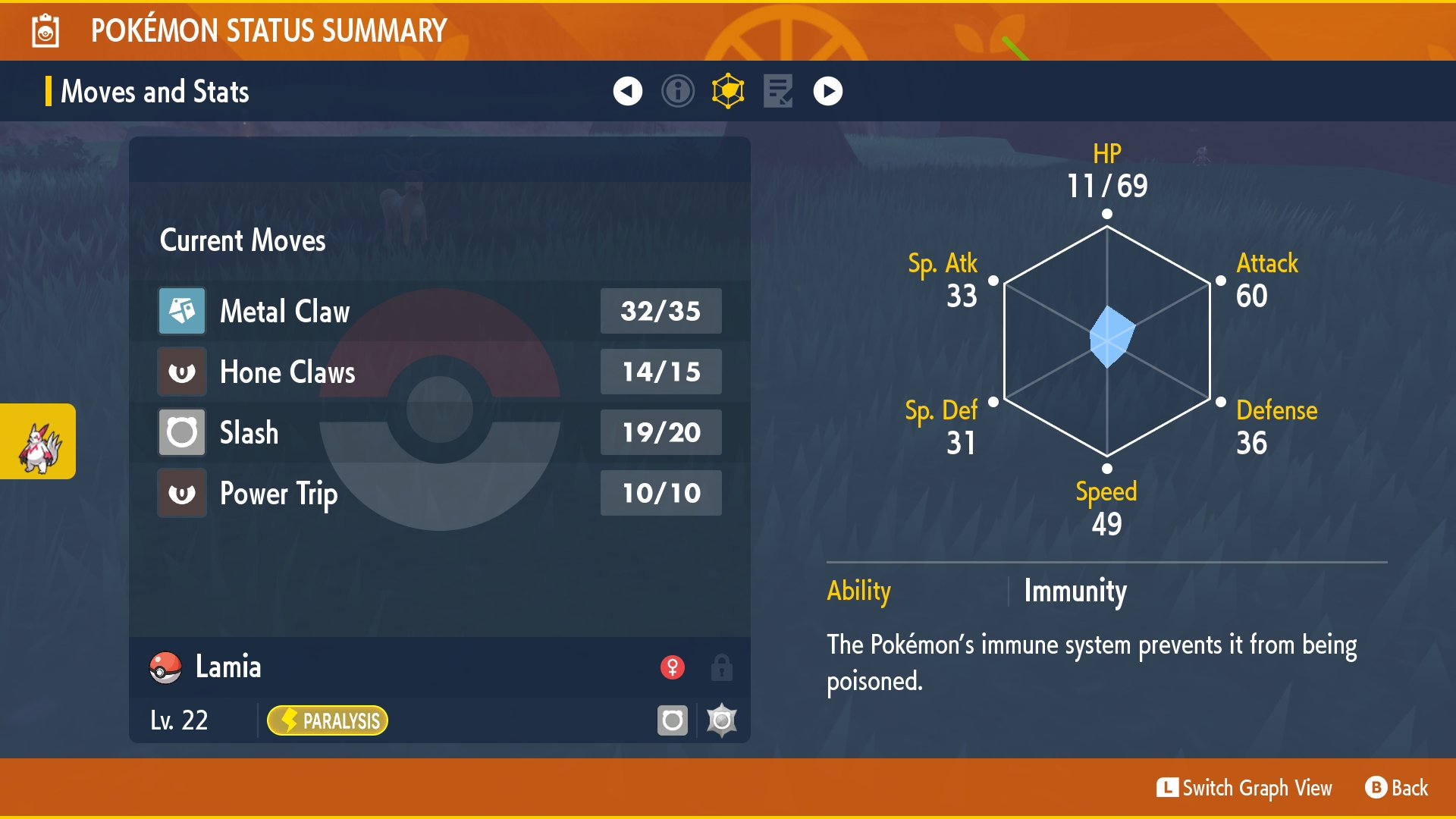The height and width of the screenshot is (819, 1456).
Task: View the Immunity ability description
Action: 1075,591
